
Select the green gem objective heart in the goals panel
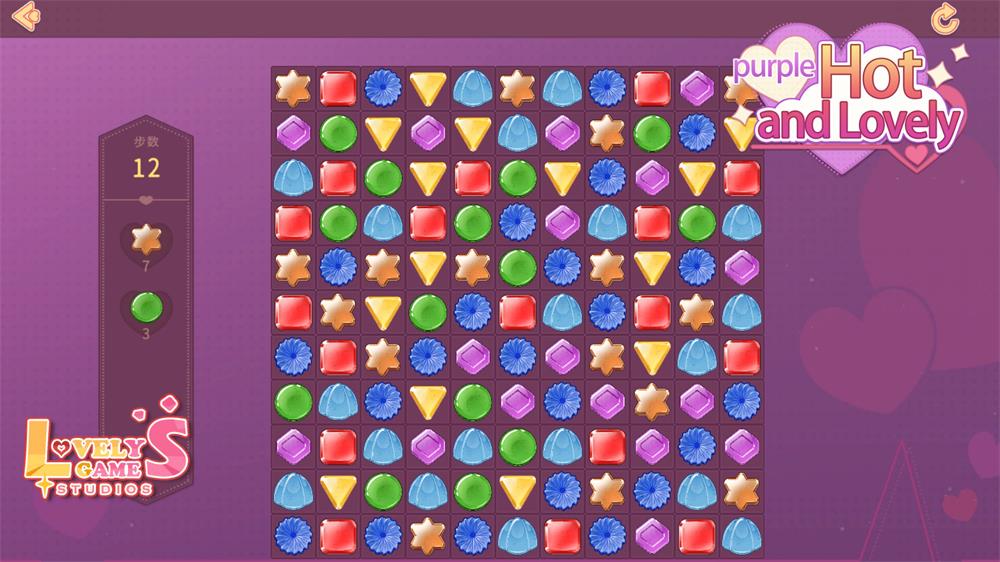coord(146,307)
